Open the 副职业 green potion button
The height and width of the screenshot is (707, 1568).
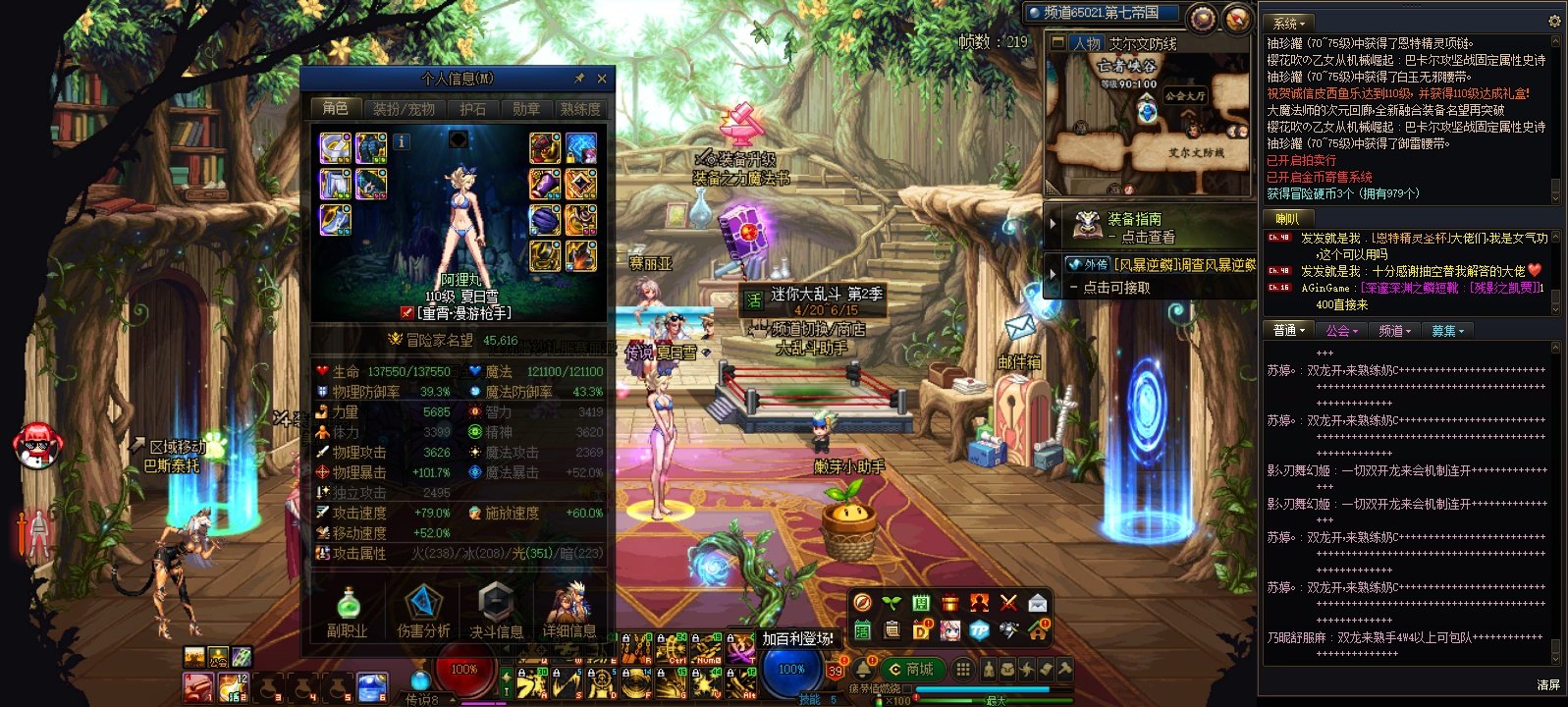pyautogui.click(x=348, y=611)
